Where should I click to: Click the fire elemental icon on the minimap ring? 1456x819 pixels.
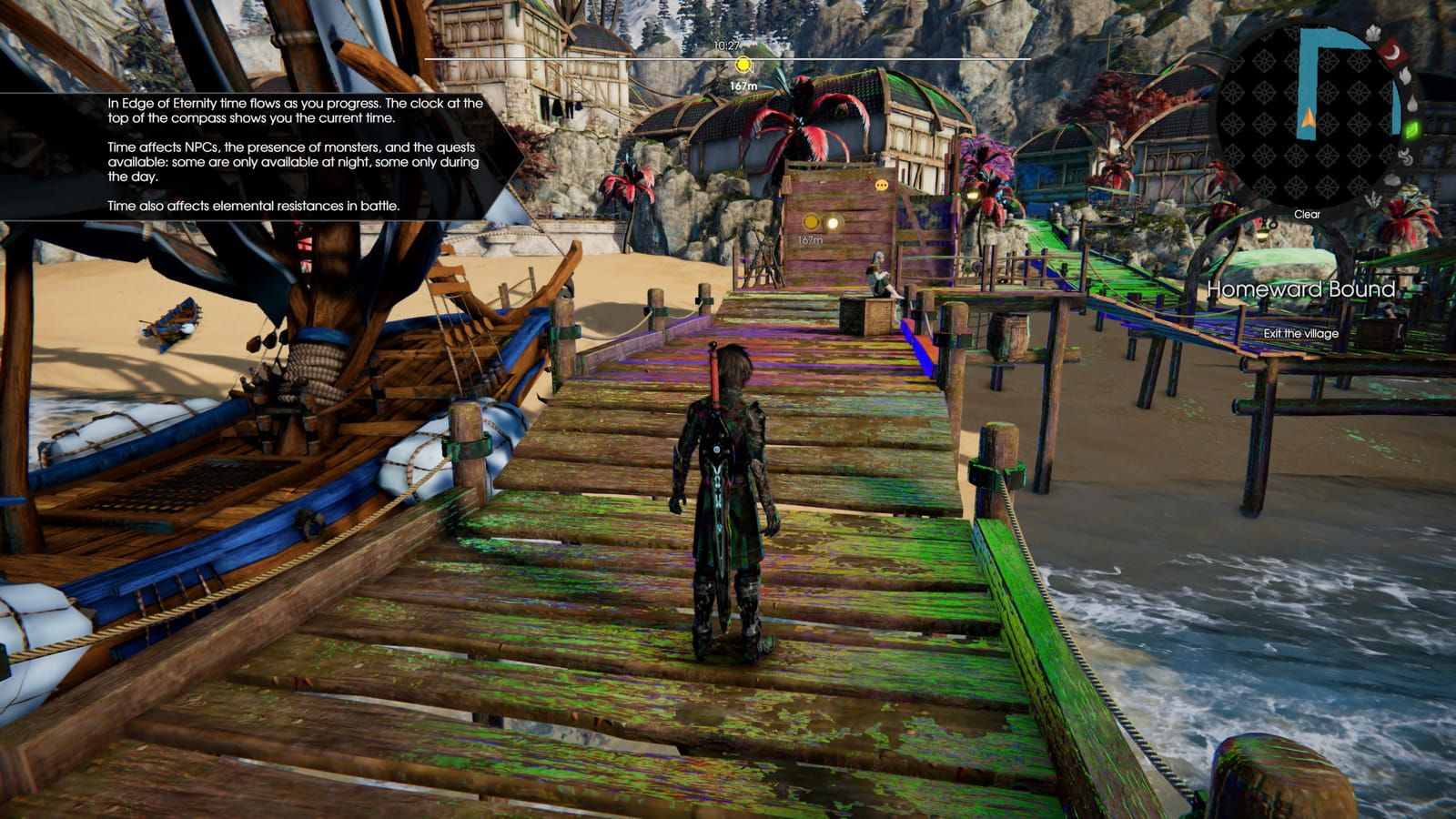click(1405, 76)
